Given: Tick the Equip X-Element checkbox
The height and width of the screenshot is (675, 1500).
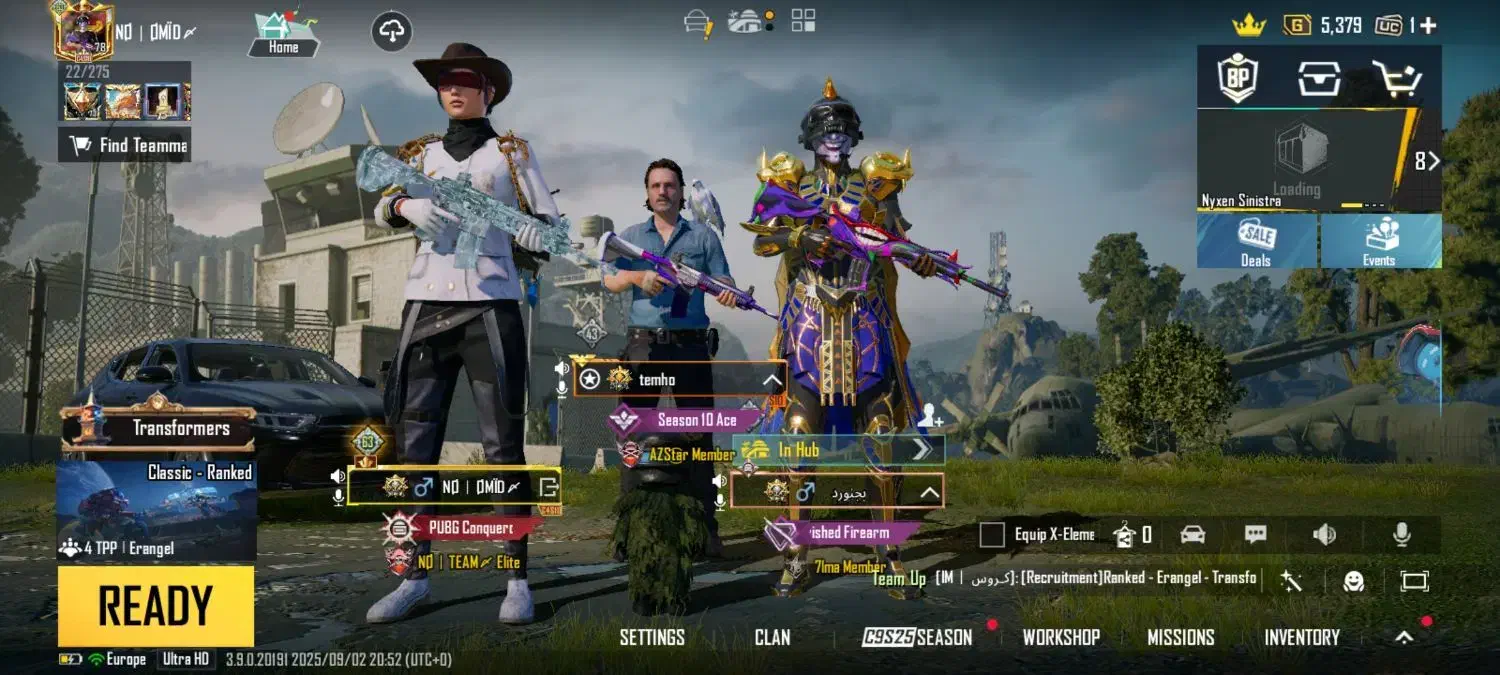Looking at the screenshot, I should [992, 535].
